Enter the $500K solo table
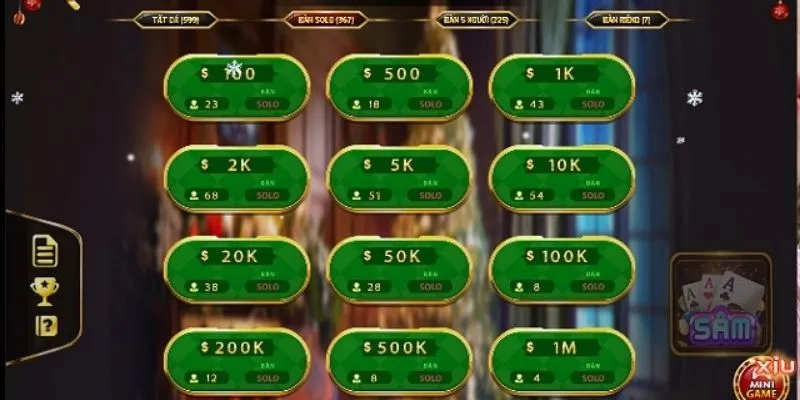Image resolution: width=800 pixels, height=400 pixels. point(400,360)
